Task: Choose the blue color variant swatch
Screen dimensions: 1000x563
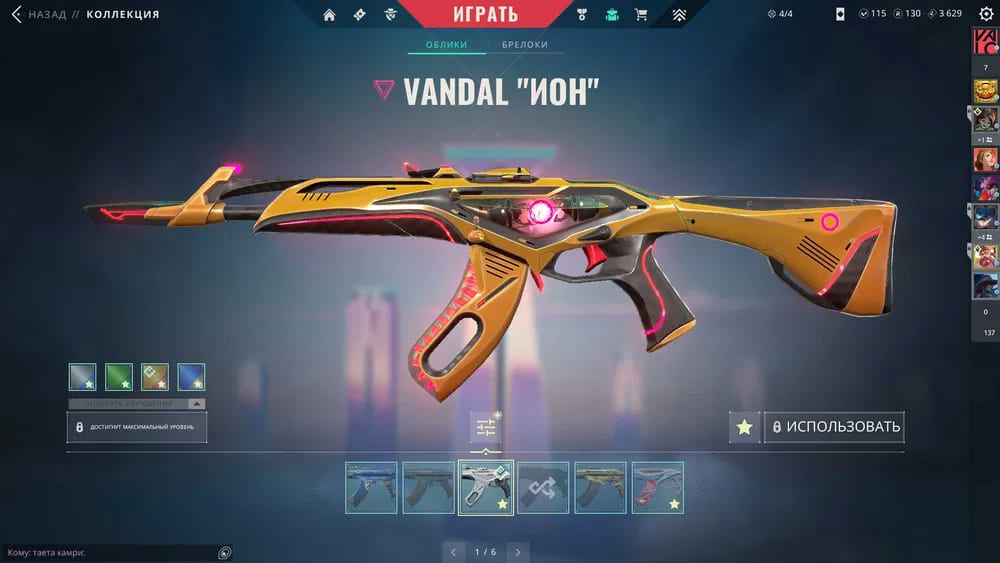Action: tap(191, 377)
